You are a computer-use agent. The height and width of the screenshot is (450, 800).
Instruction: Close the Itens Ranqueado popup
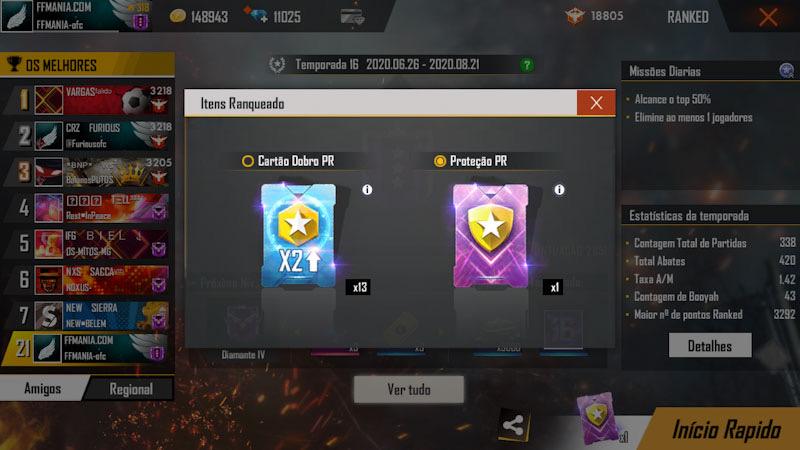tap(596, 103)
